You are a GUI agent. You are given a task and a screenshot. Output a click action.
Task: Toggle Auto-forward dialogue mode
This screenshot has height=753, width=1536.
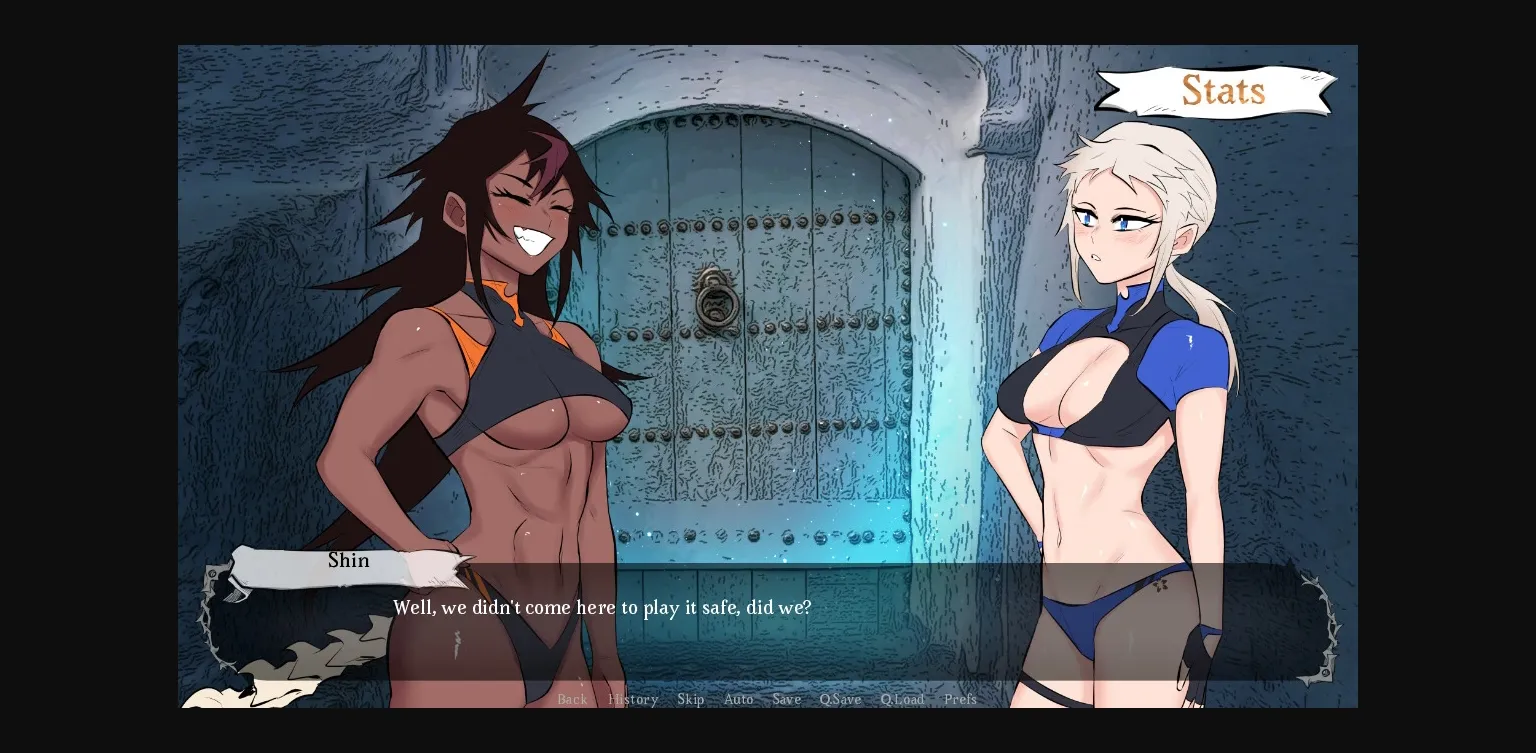pos(738,699)
